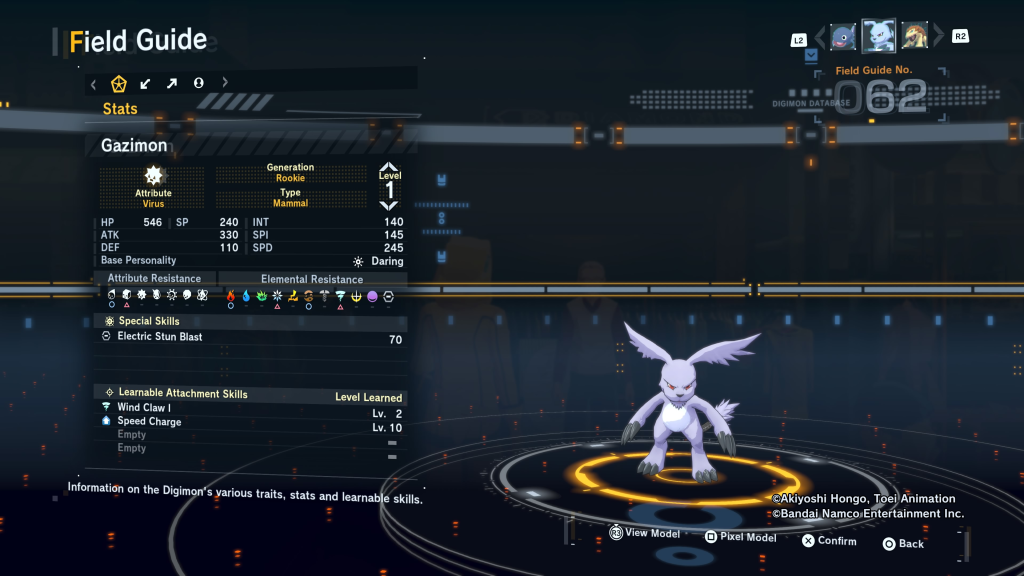The width and height of the screenshot is (1024, 576).
Task: Click the right chevron beside the tab icons
Action: coord(225,83)
